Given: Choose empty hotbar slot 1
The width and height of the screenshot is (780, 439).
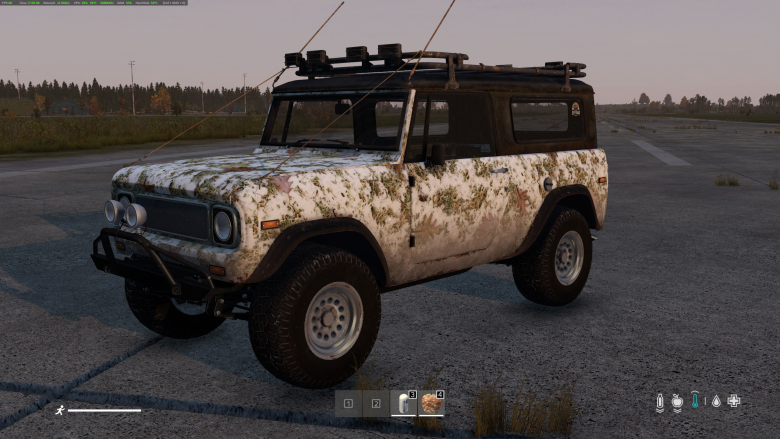Looking at the screenshot, I should point(348,404).
